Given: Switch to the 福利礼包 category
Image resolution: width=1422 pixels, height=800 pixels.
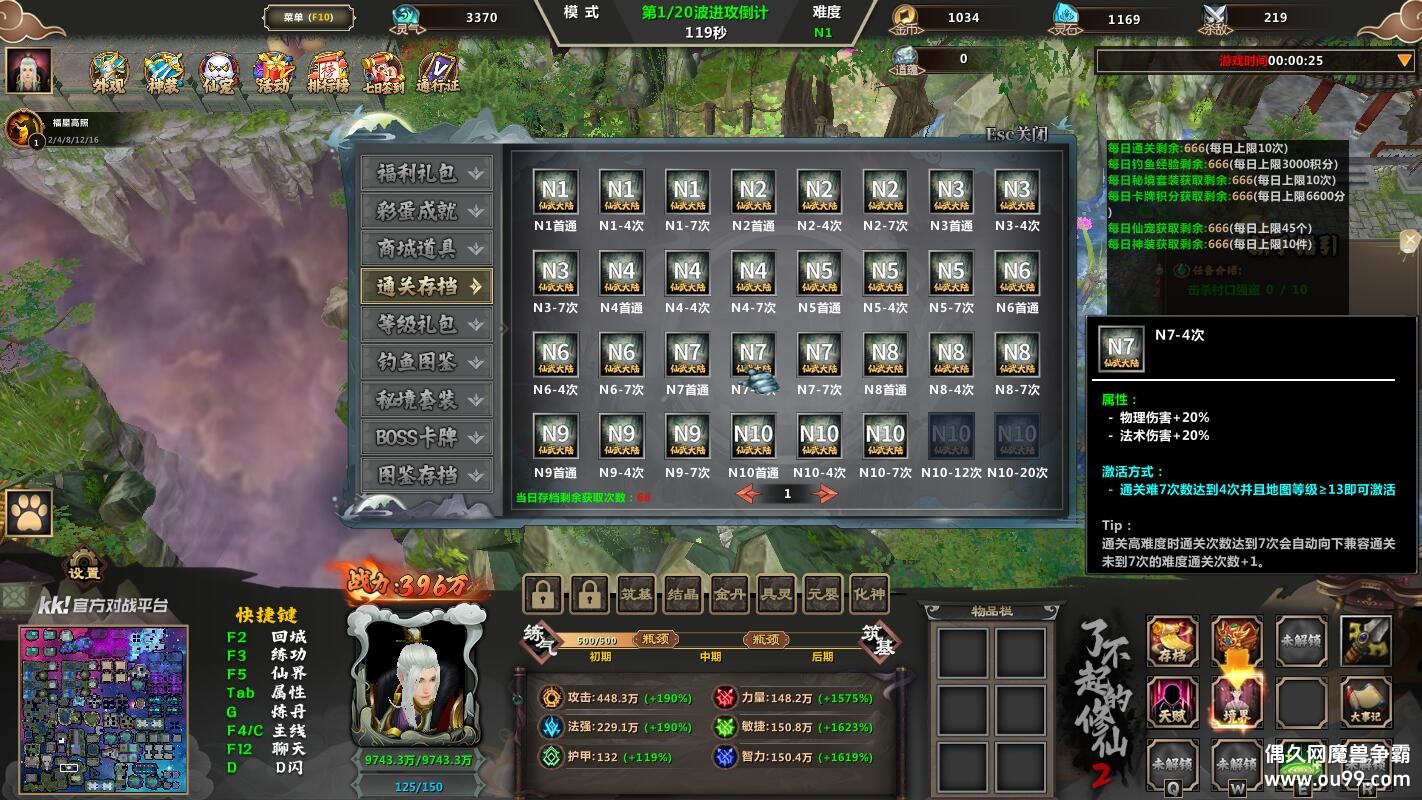Looking at the screenshot, I should coord(426,173).
